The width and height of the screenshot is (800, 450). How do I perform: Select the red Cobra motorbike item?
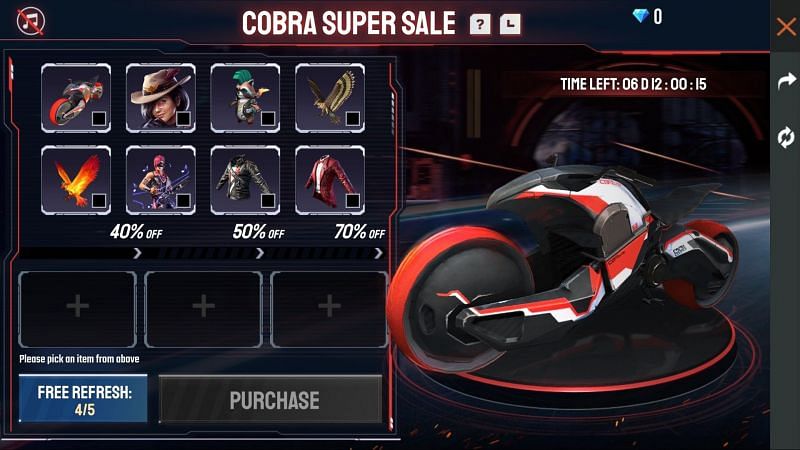pyautogui.click(x=76, y=98)
